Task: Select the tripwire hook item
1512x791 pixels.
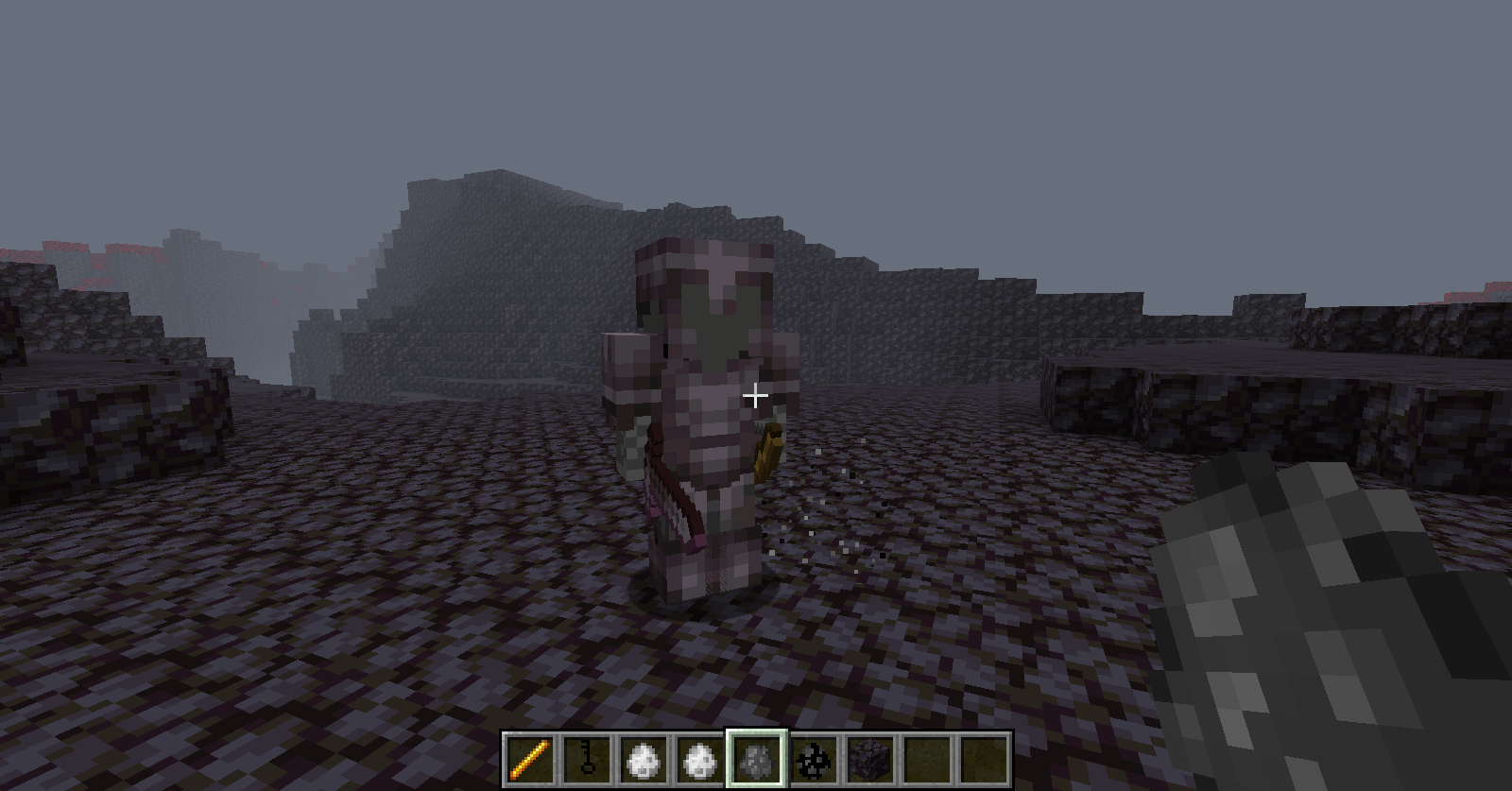Action: tap(585, 757)
